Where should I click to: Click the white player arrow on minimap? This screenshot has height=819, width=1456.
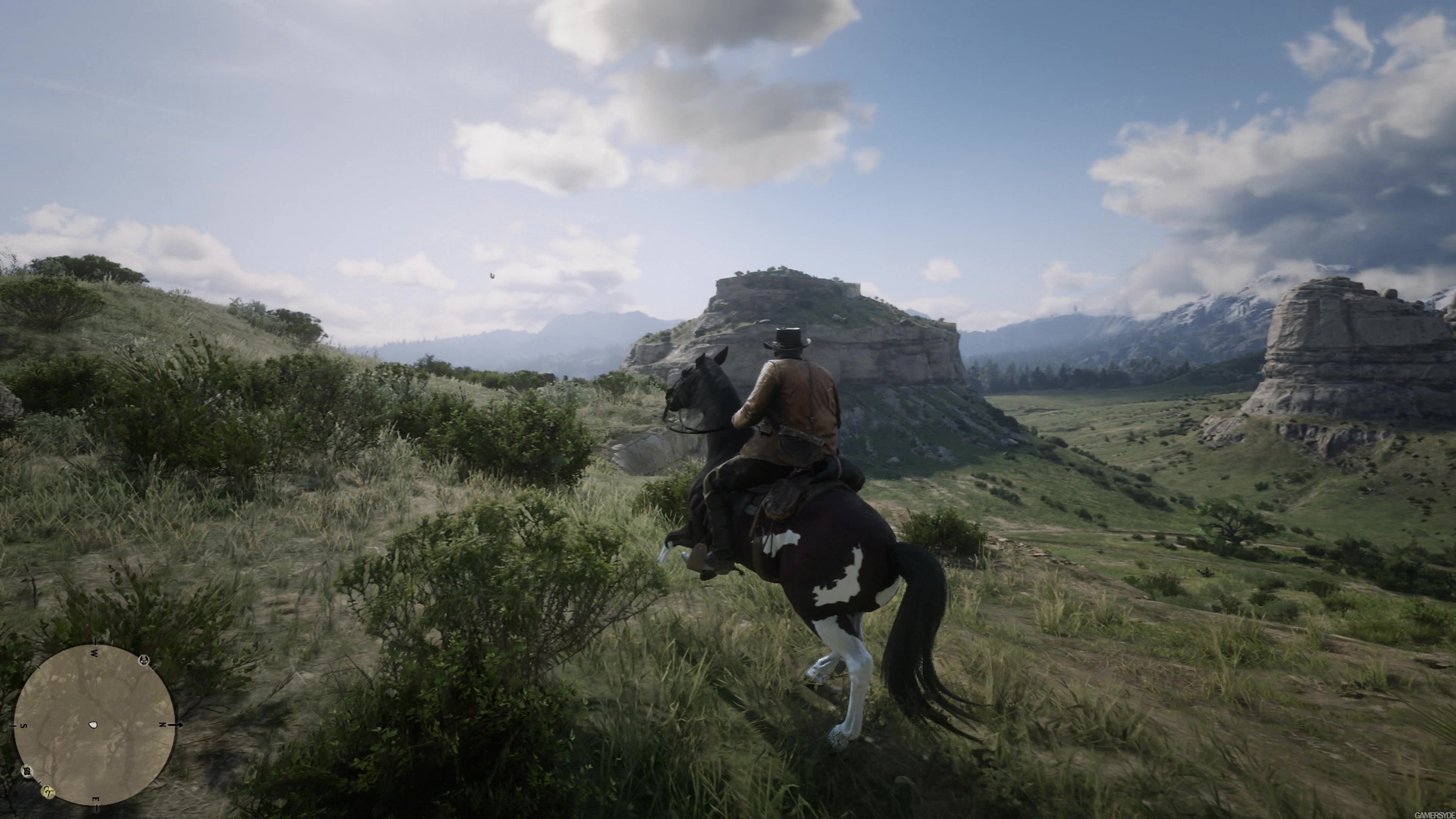tap(93, 725)
